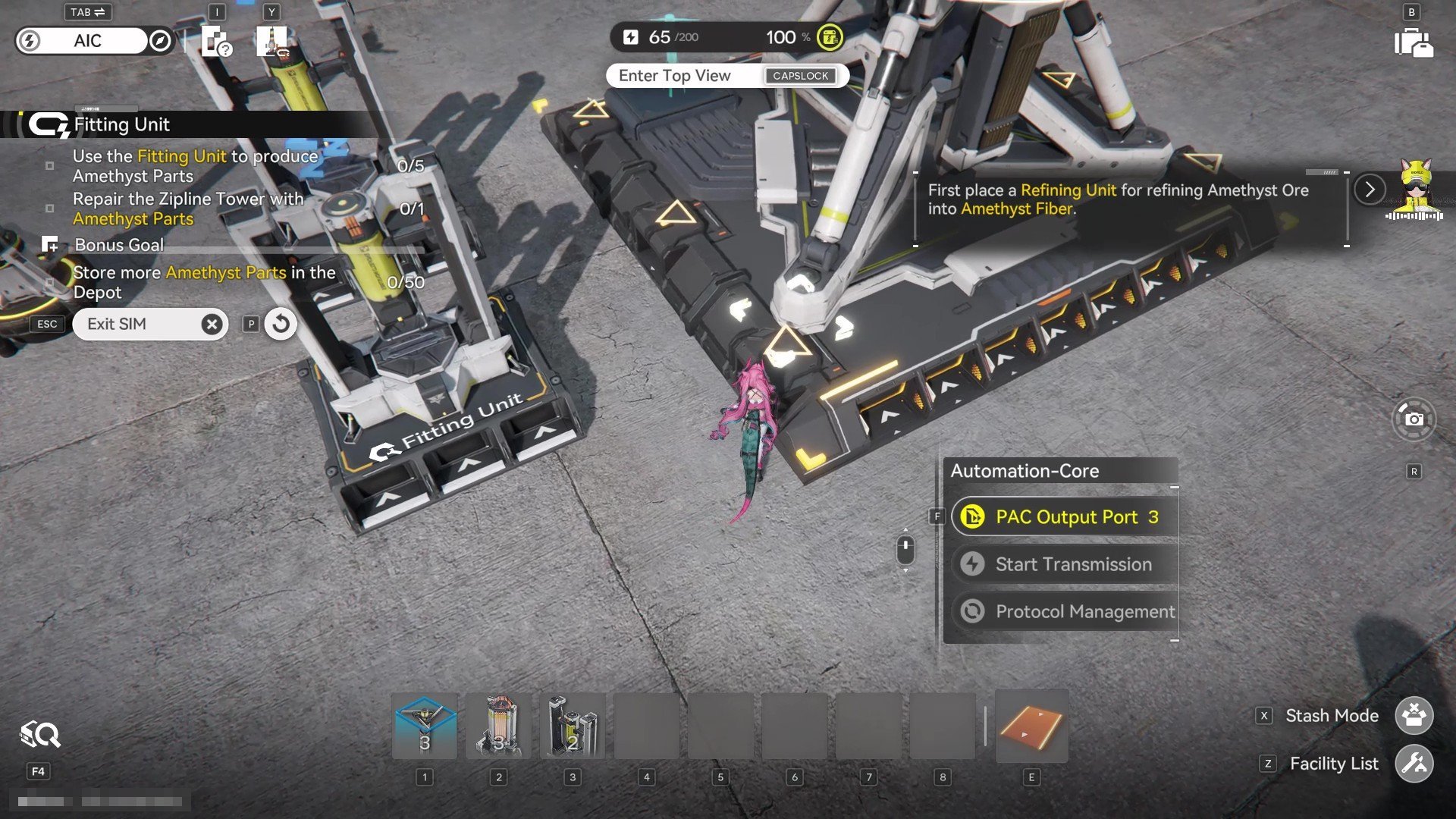Open the Facility List

pos(1414,764)
